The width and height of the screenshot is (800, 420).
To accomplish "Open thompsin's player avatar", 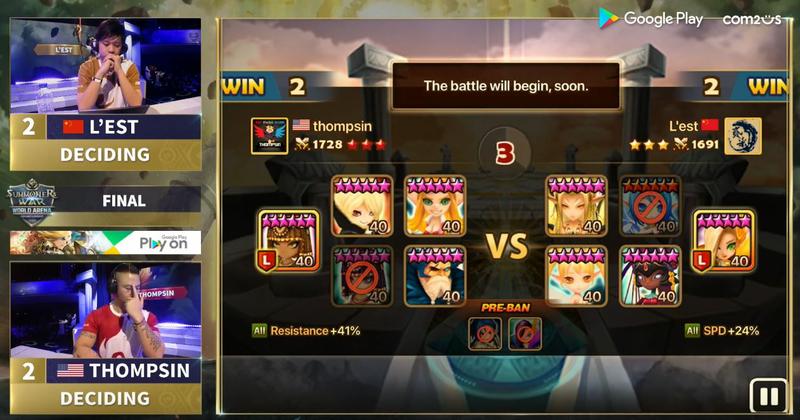I will 270,136.
